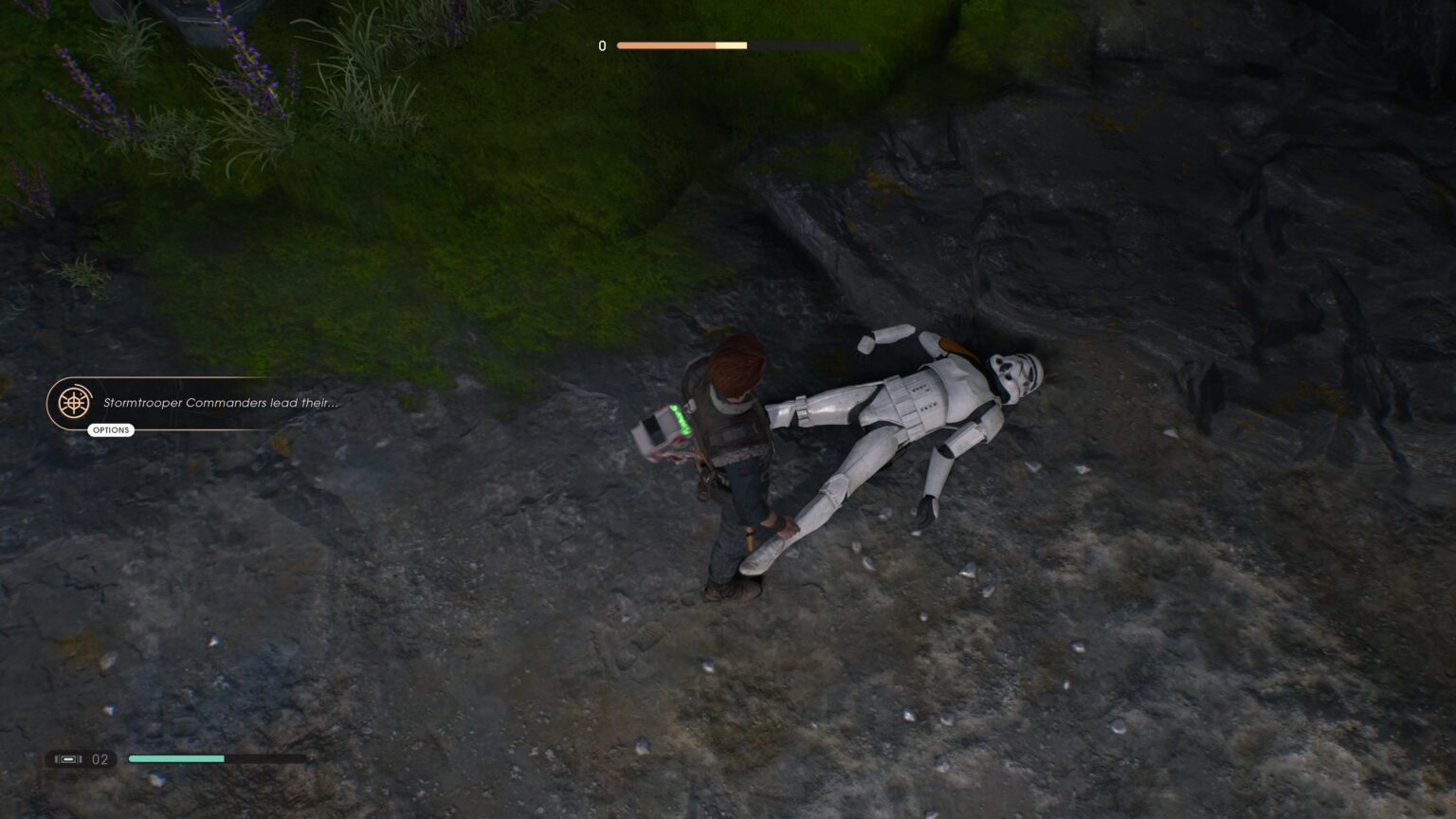Click the XP counter showing 0

tap(601, 45)
